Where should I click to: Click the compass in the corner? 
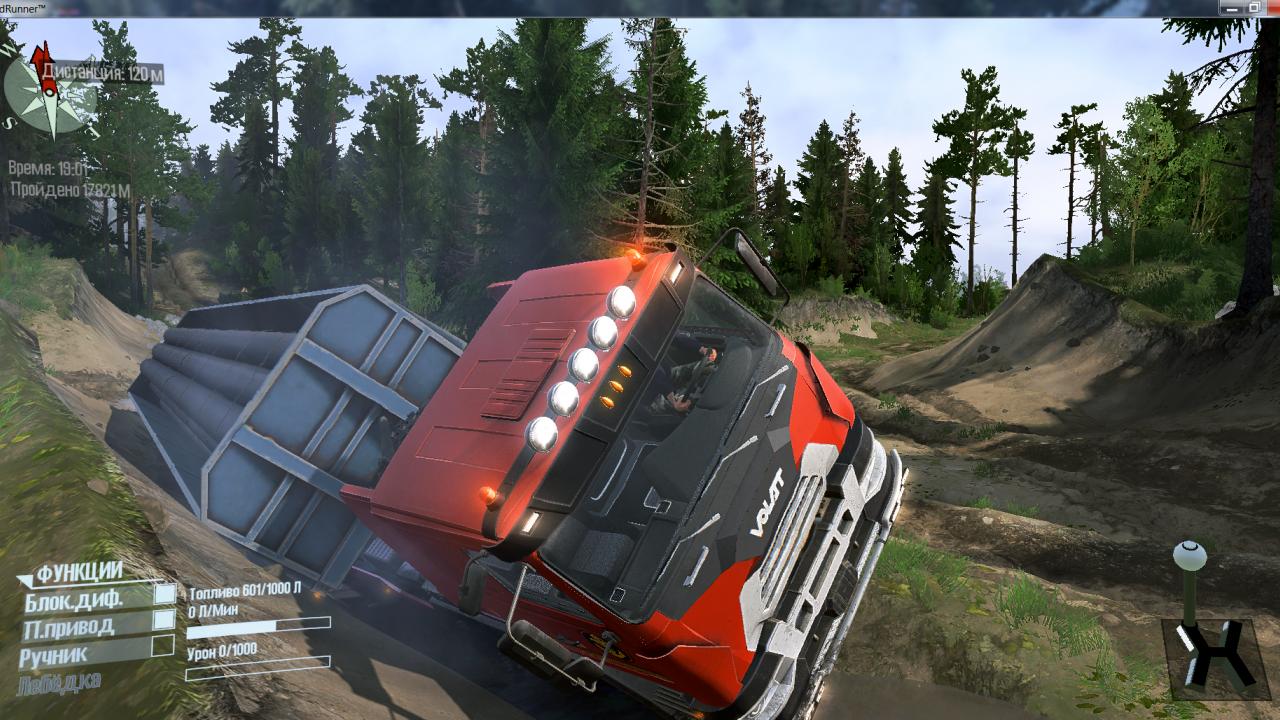(x=47, y=93)
